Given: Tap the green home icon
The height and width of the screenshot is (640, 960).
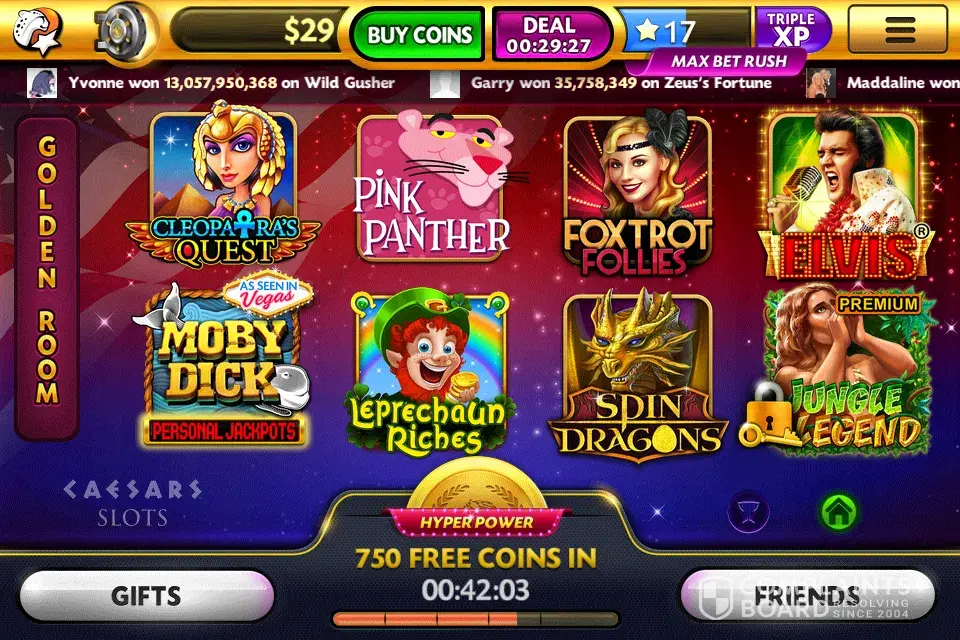Looking at the screenshot, I should coord(838,513).
